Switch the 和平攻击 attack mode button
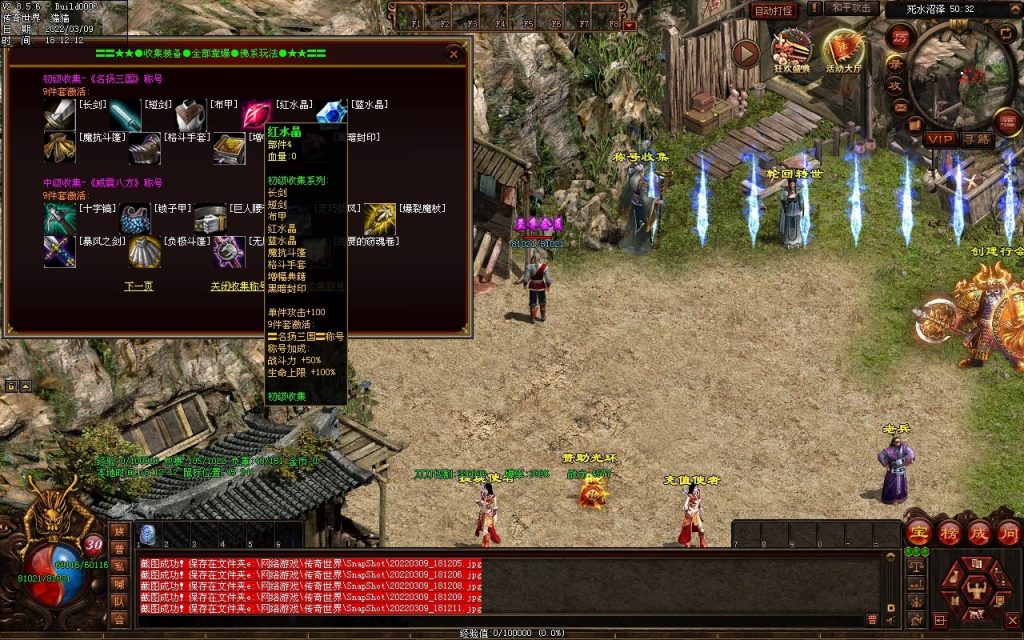 (853, 9)
